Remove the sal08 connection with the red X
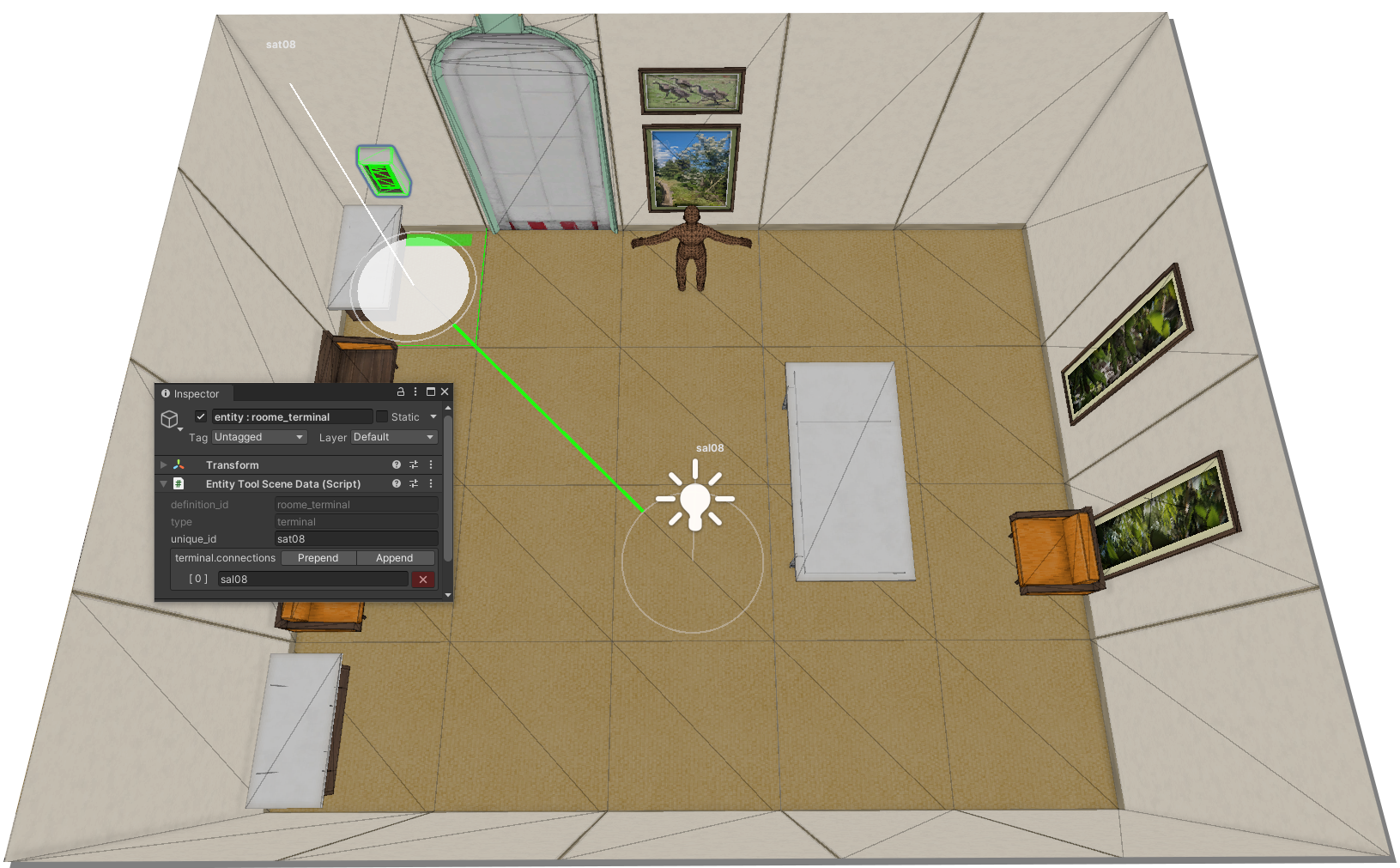 [x=422, y=579]
